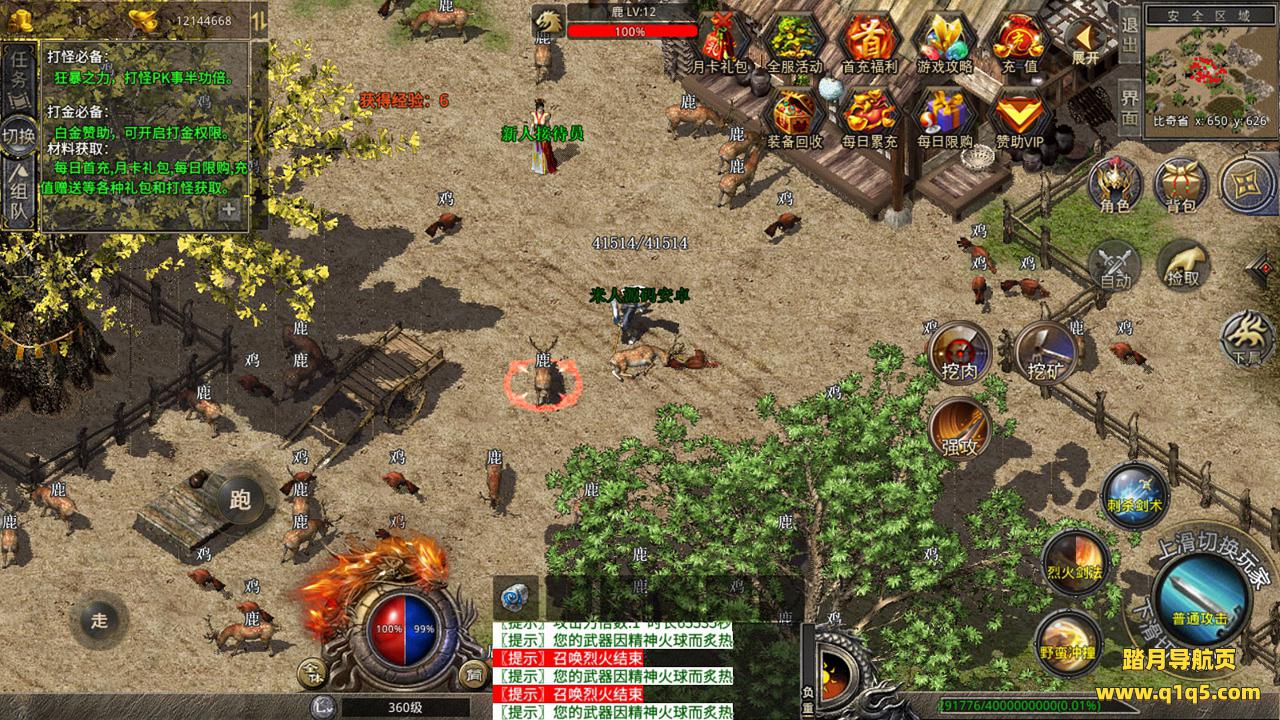Open 每日限购 daily limited purchase
The width and height of the screenshot is (1280, 720).
coord(944,117)
